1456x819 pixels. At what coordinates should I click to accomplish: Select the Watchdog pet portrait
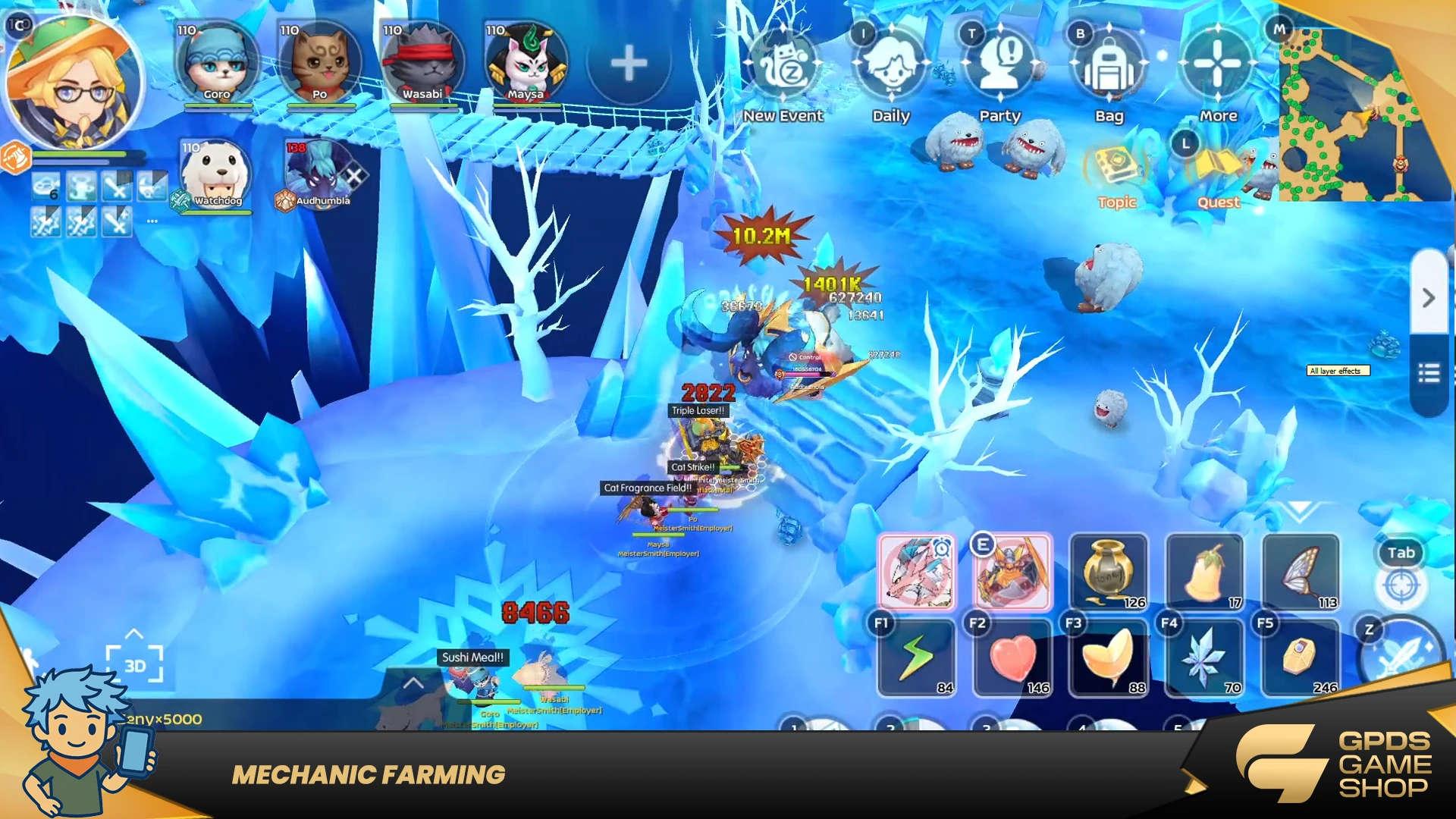click(x=217, y=174)
